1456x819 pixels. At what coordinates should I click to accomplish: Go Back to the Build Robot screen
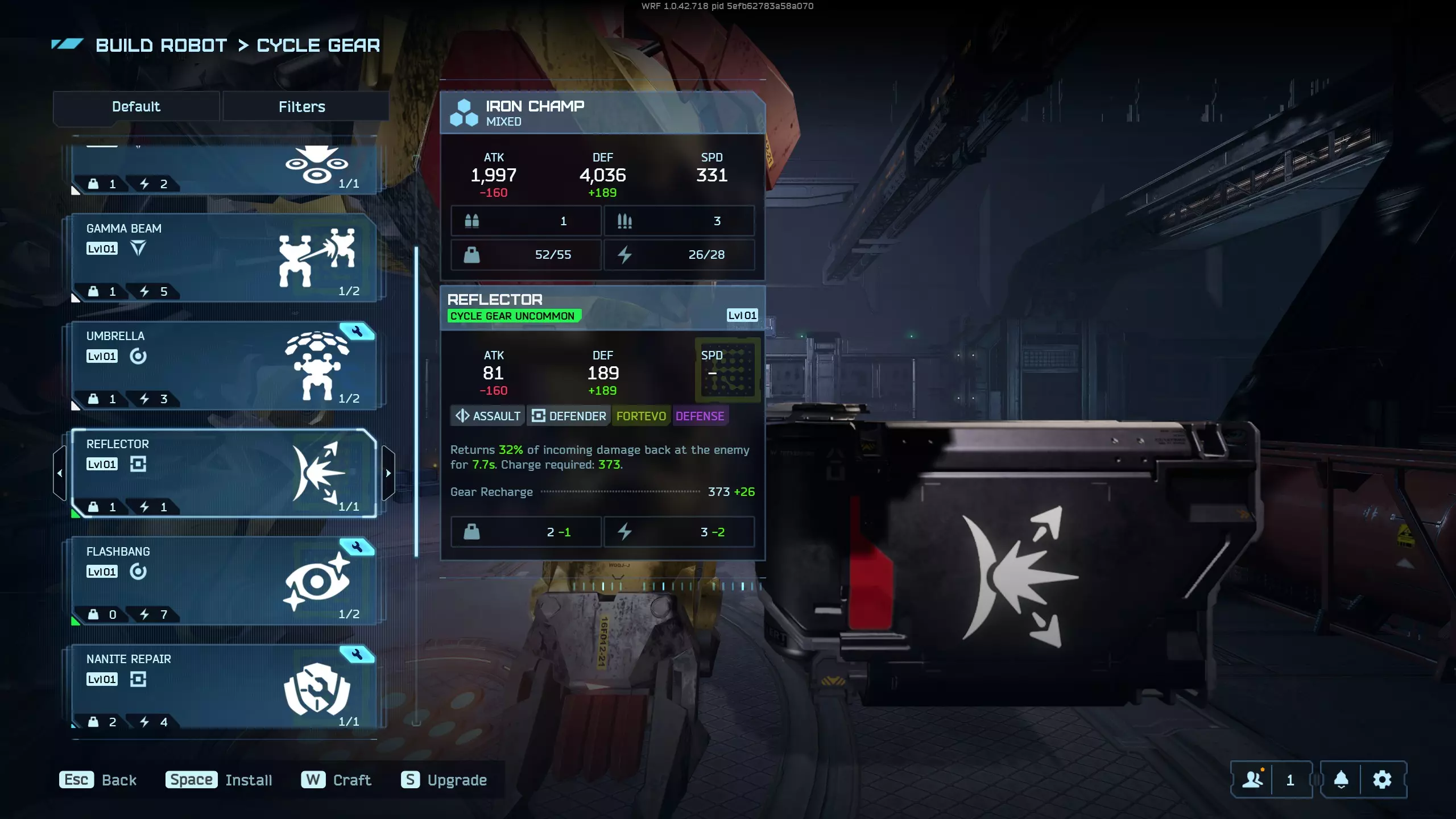click(98, 780)
